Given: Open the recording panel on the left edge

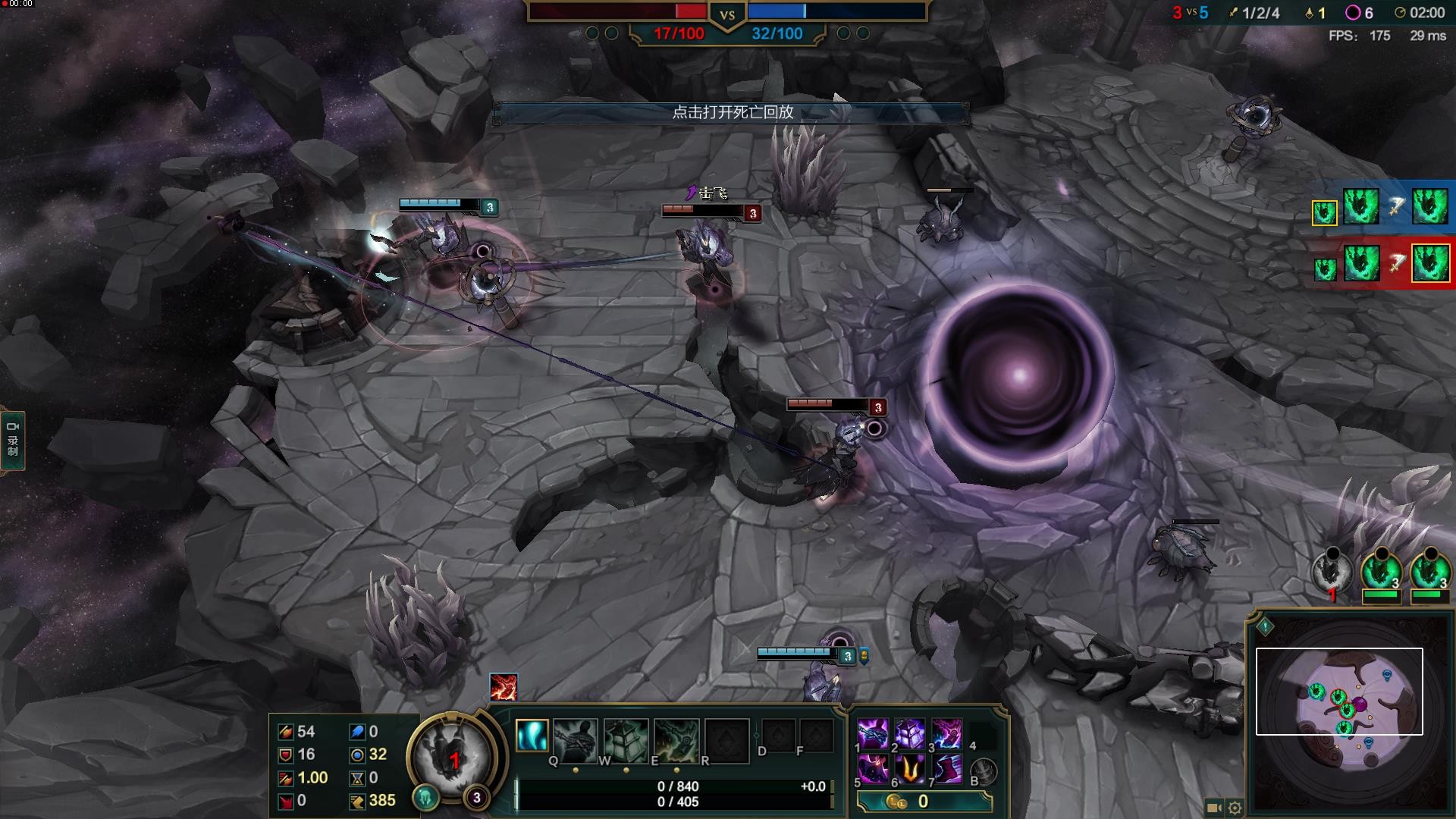Looking at the screenshot, I should click(x=13, y=441).
